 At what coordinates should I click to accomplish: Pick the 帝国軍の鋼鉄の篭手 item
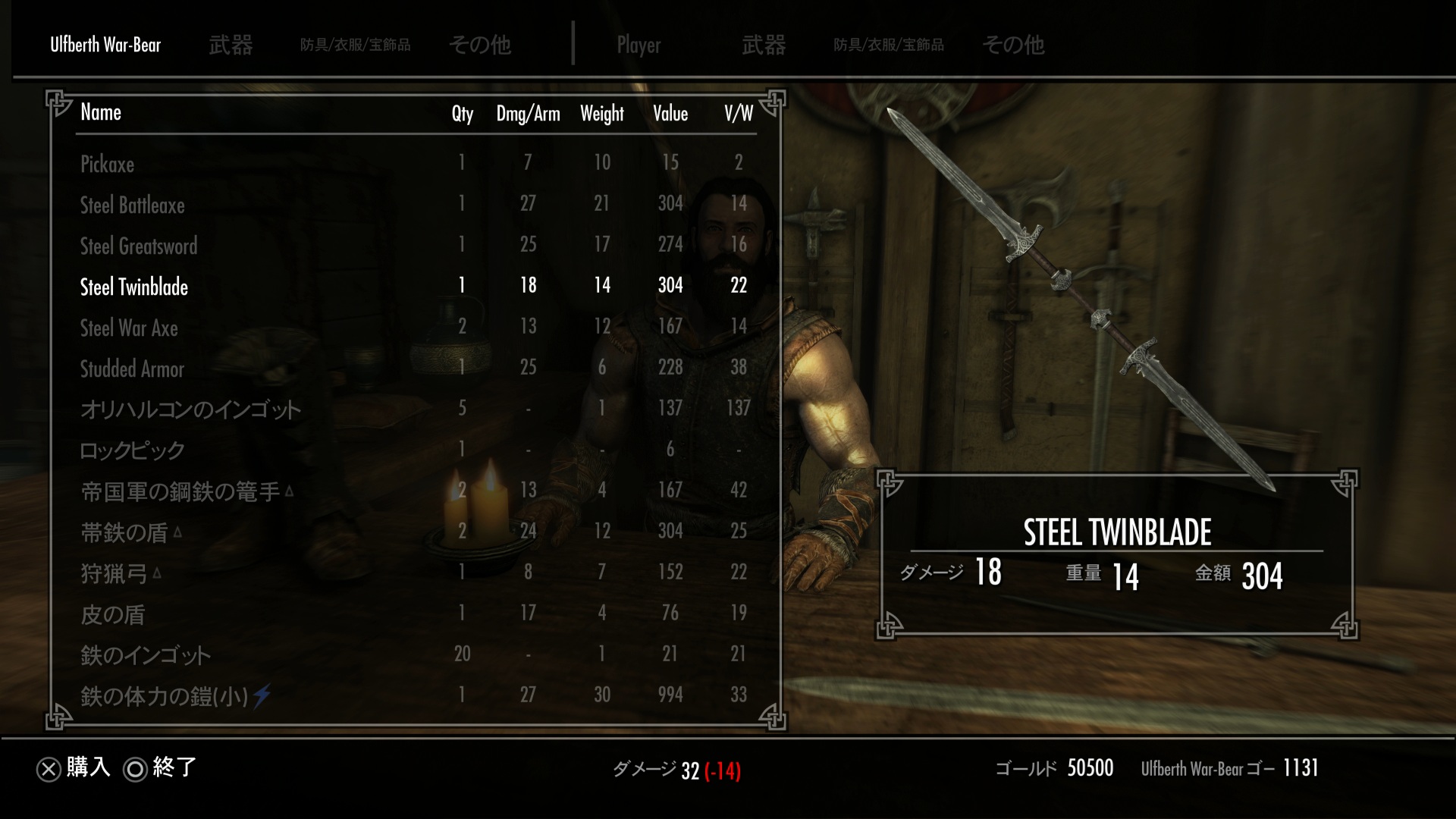coord(180,491)
